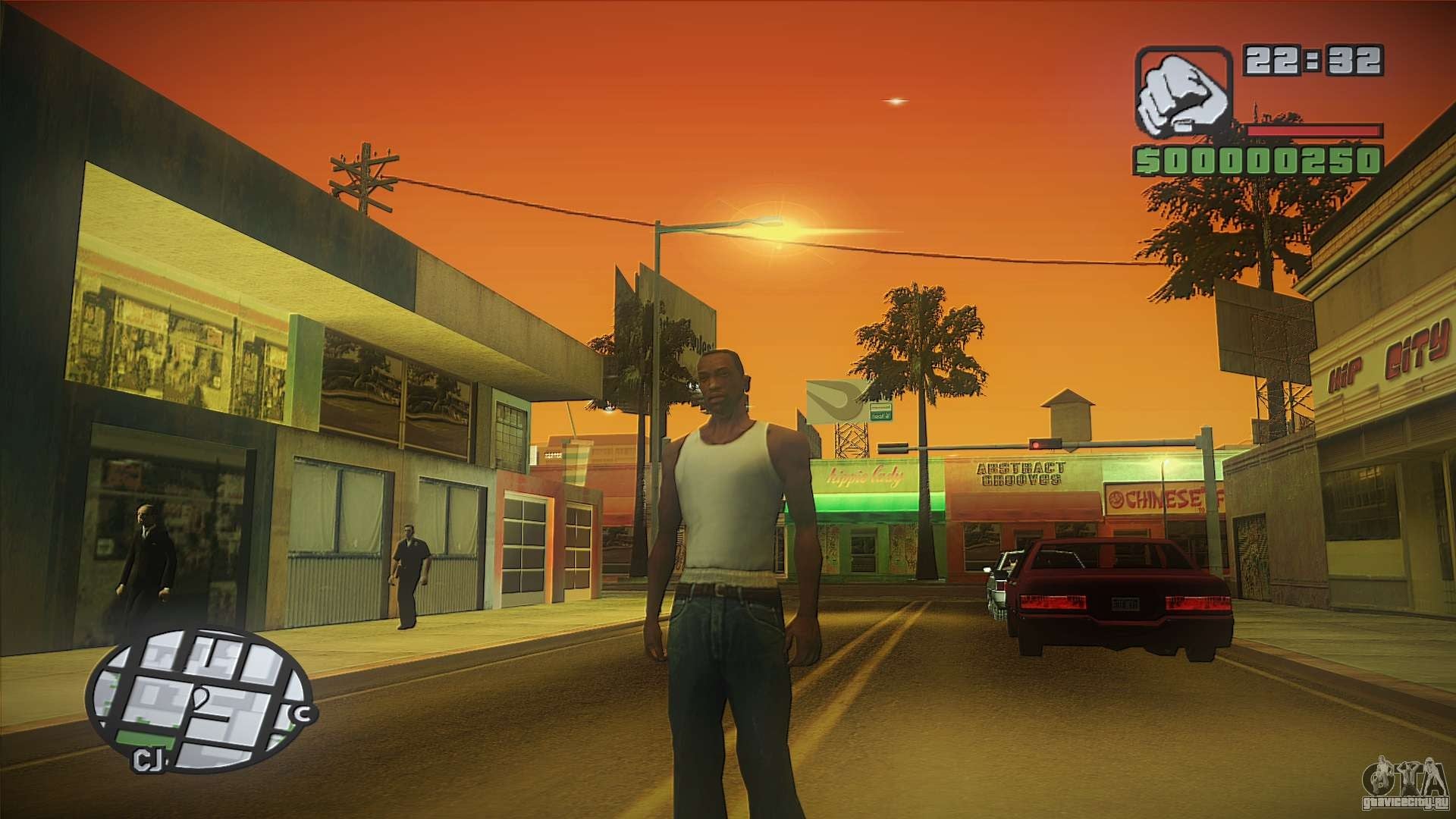The image size is (1456, 819).
Task: Click the fist weapon icon
Action: pyautogui.click(x=1184, y=92)
